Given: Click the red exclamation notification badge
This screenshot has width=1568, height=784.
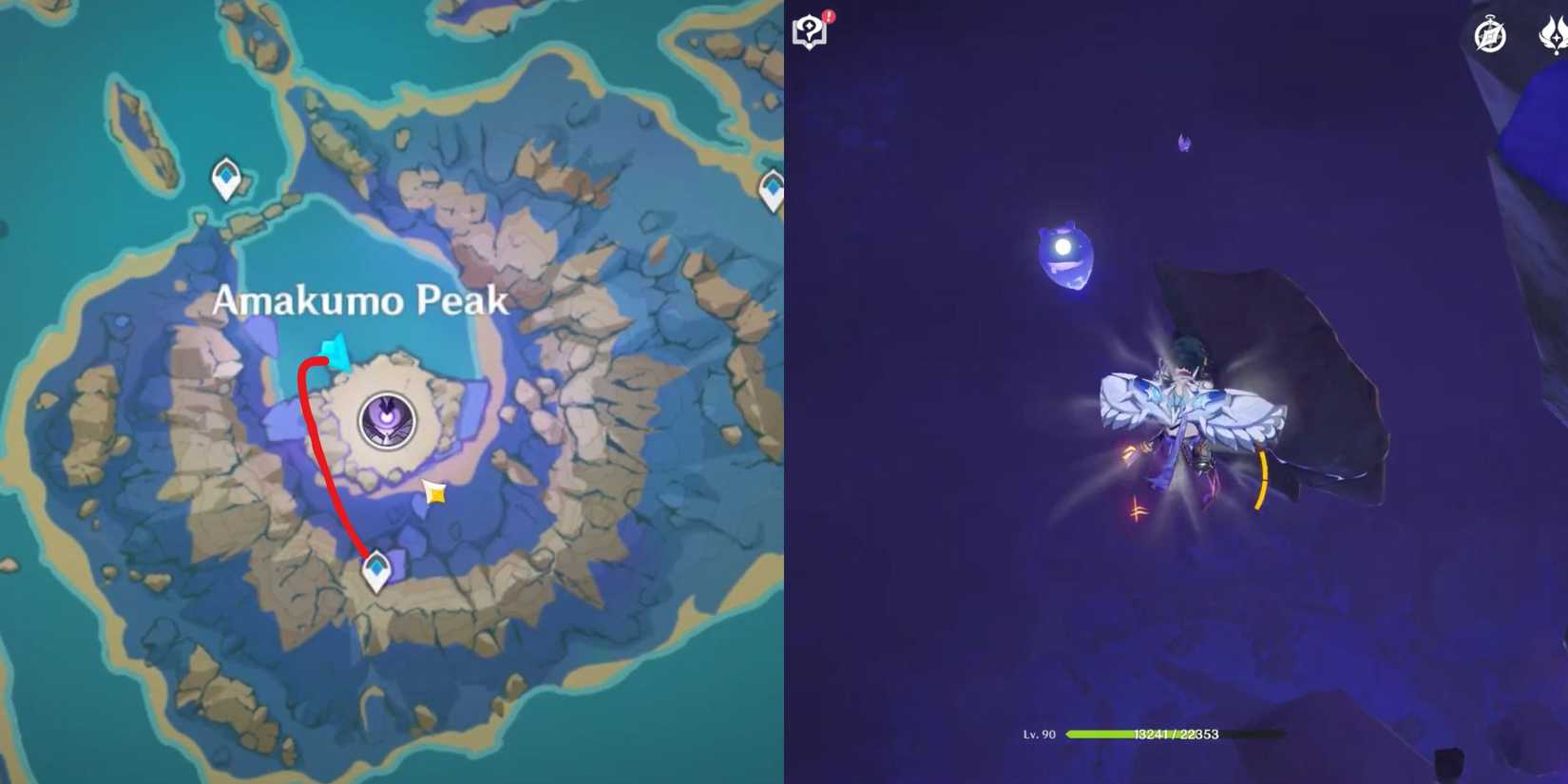Looking at the screenshot, I should (830, 16).
